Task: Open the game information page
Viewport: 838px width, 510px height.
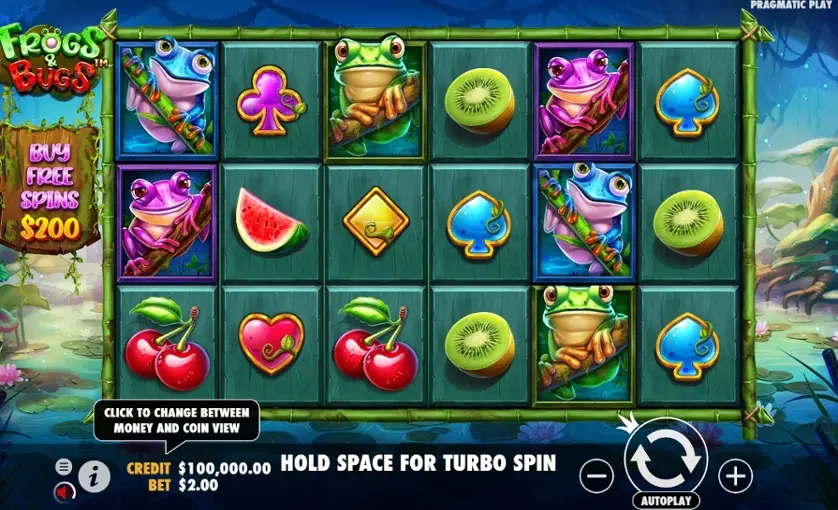Action: tap(94, 477)
